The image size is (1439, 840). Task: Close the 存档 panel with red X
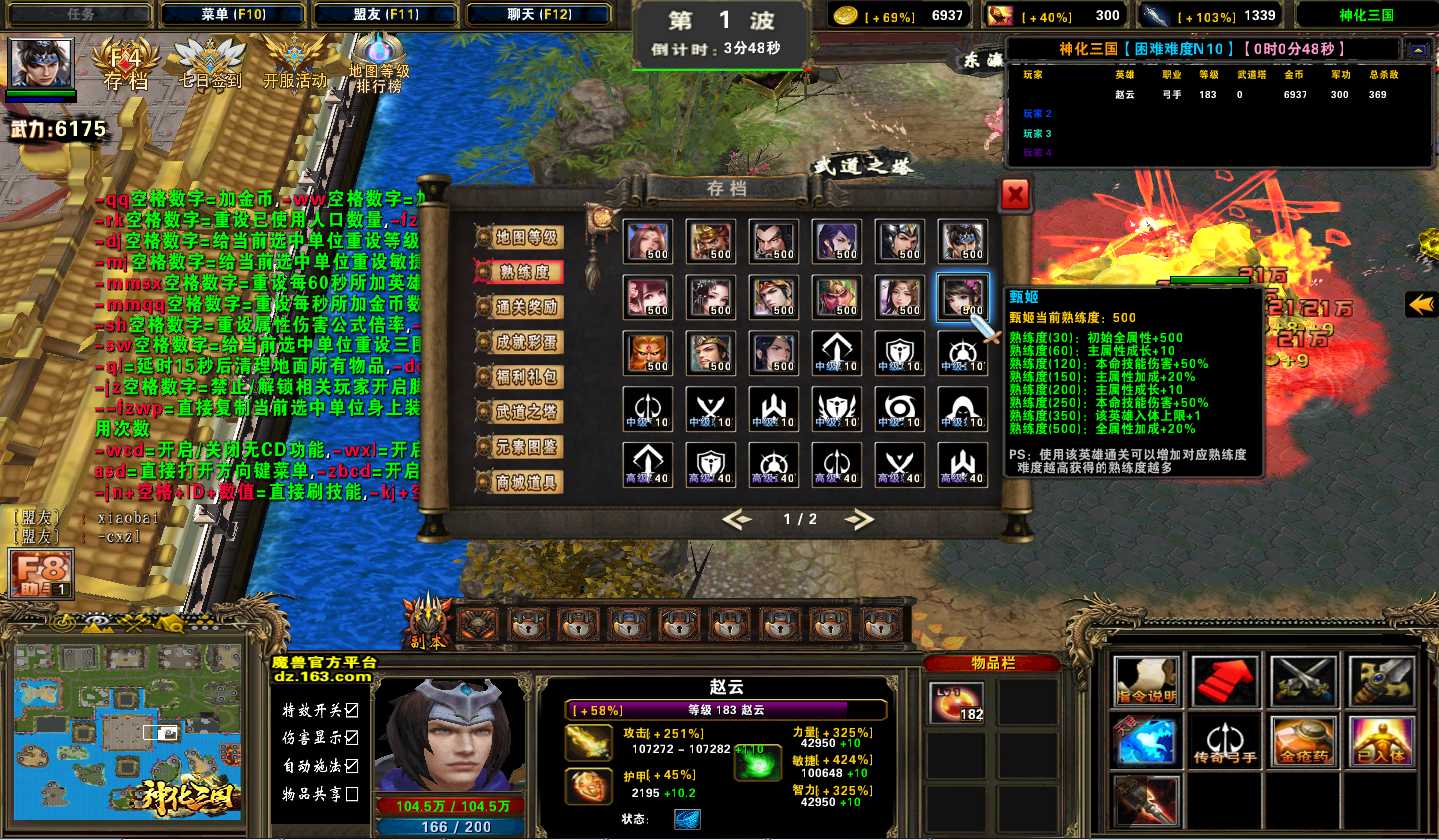coord(1015,195)
